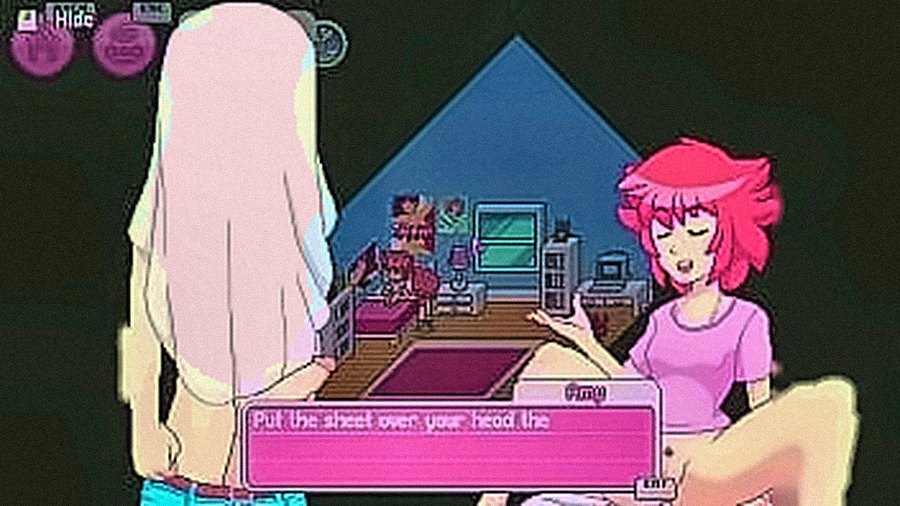Click the small button at dialogue box corner
The width and height of the screenshot is (900, 506).
click(655, 487)
